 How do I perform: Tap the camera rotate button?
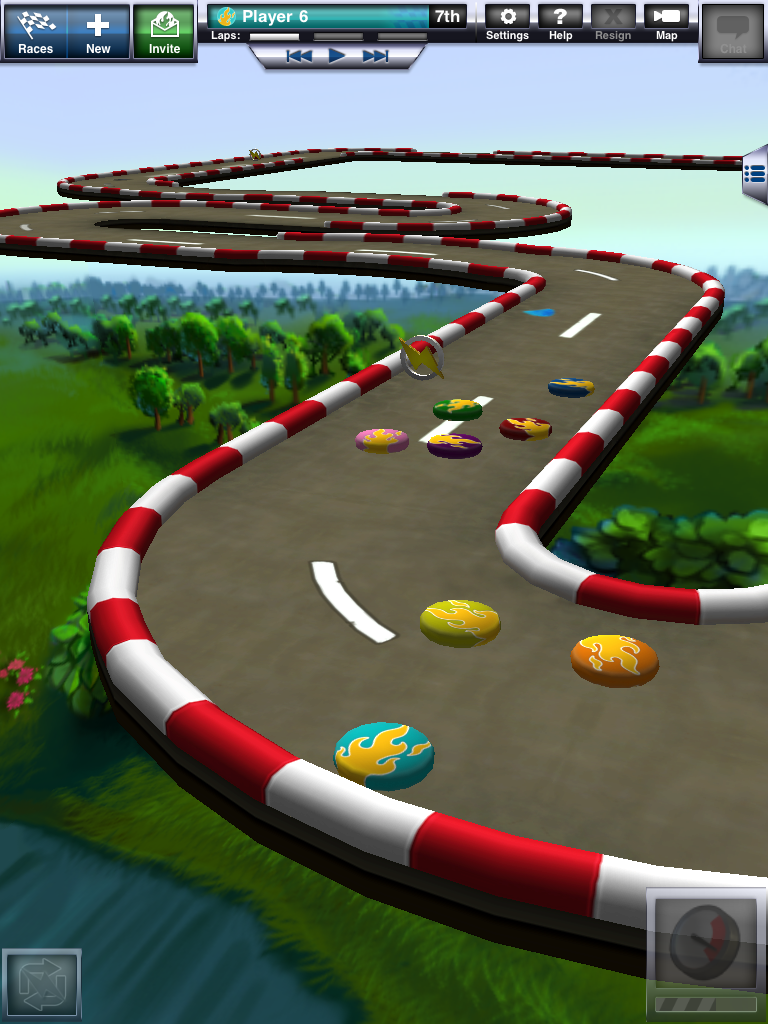[x=41, y=984]
